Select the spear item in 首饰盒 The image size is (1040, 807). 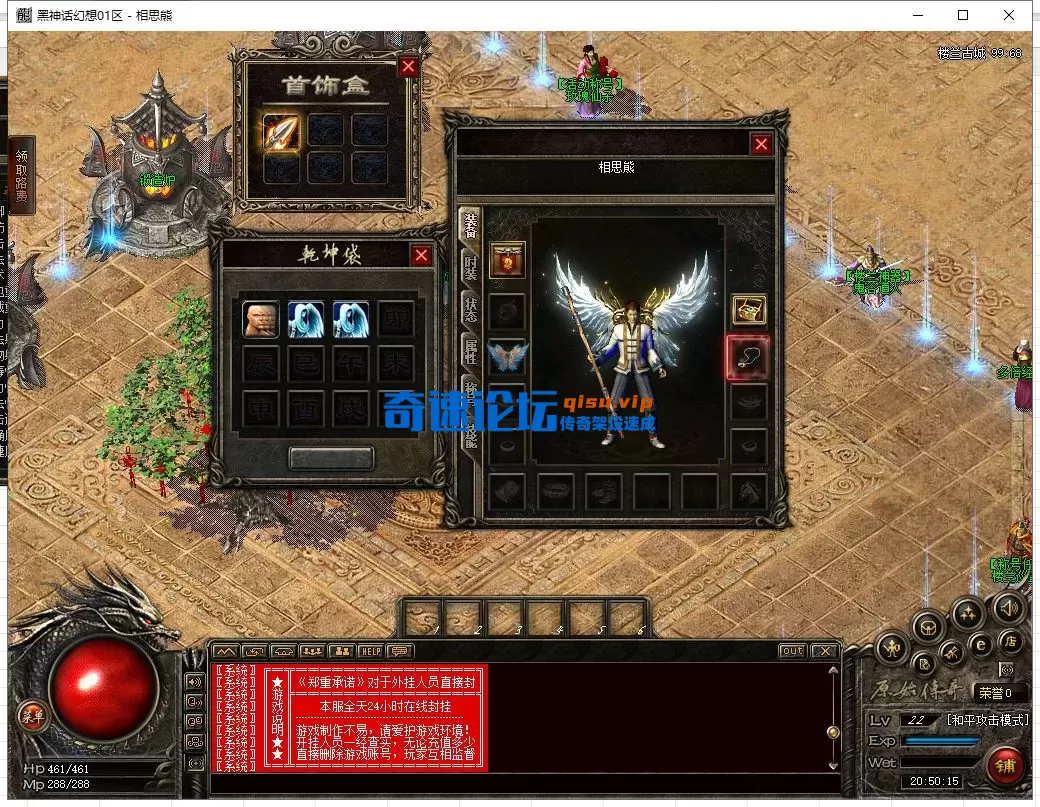281,132
